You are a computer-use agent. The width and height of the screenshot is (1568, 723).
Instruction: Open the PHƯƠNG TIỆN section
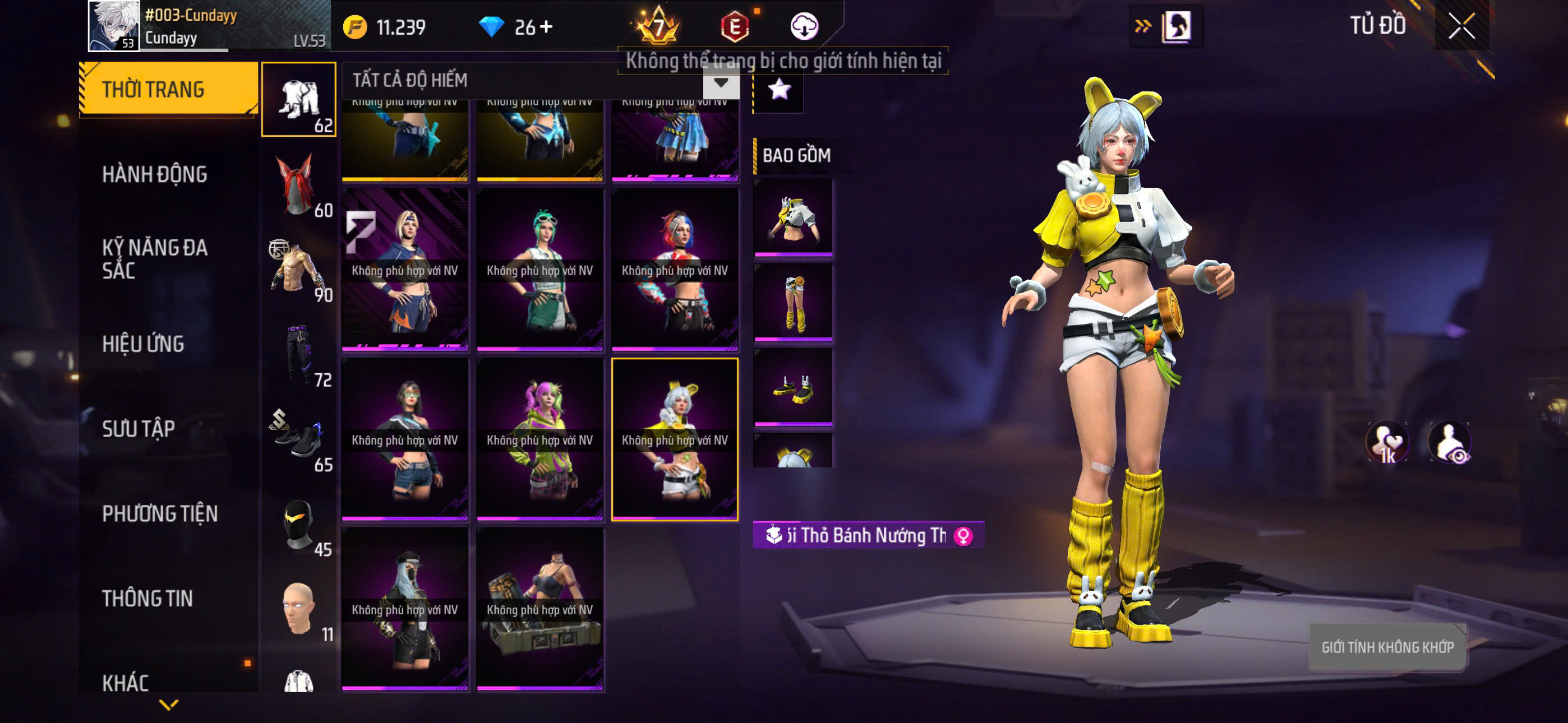pyautogui.click(x=159, y=513)
